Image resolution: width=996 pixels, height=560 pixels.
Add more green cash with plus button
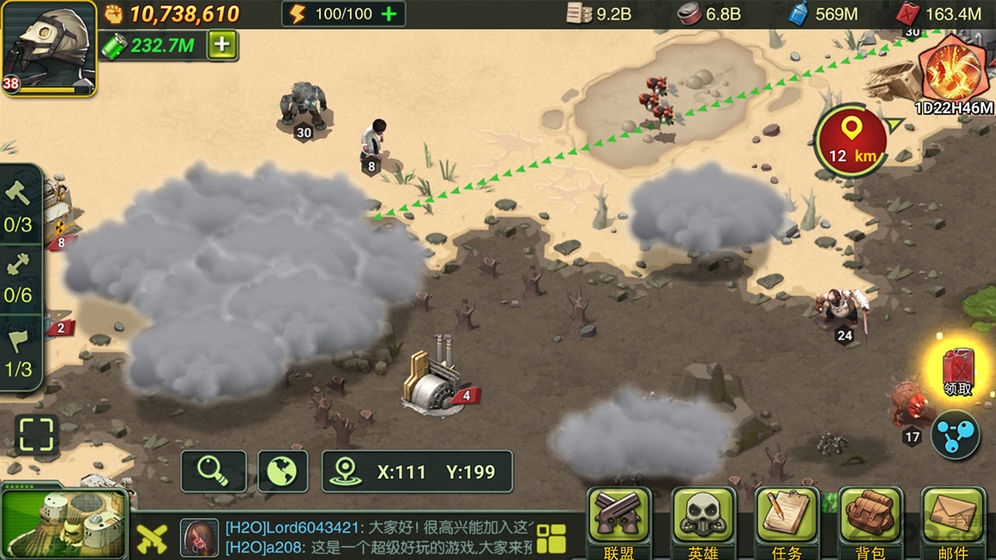[x=223, y=45]
